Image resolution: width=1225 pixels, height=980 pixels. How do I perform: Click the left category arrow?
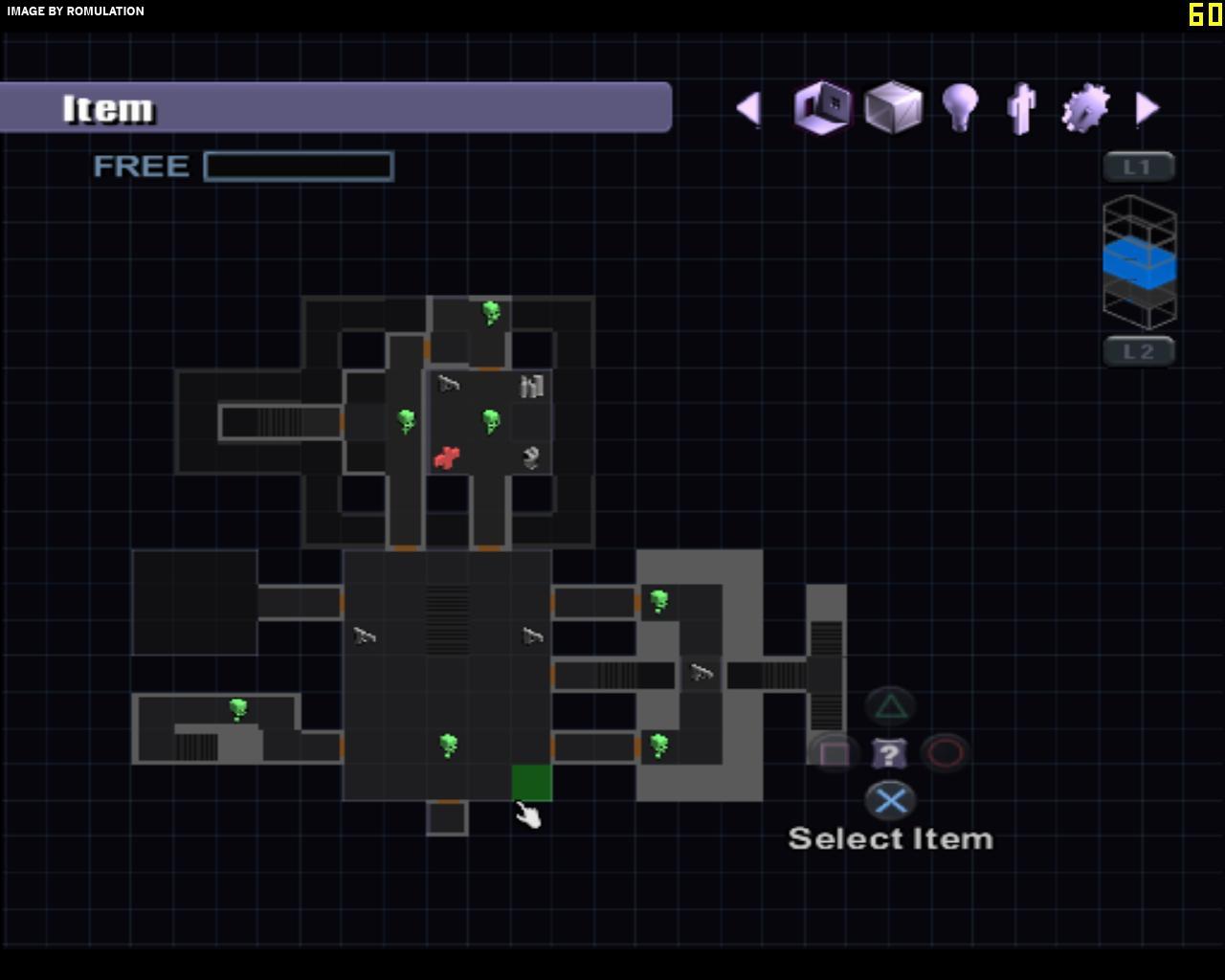coord(748,108)
